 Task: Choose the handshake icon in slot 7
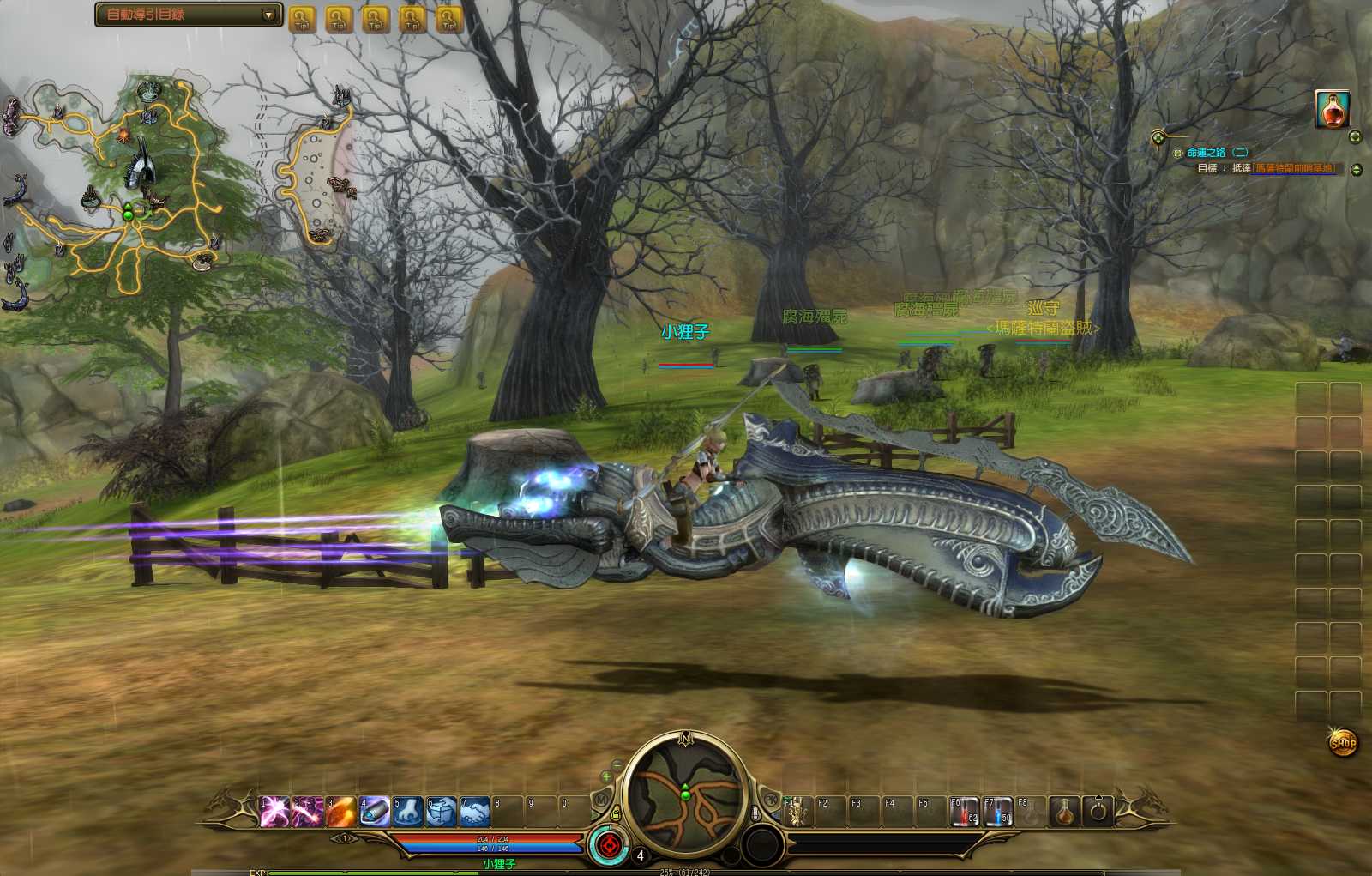[474, 811]
